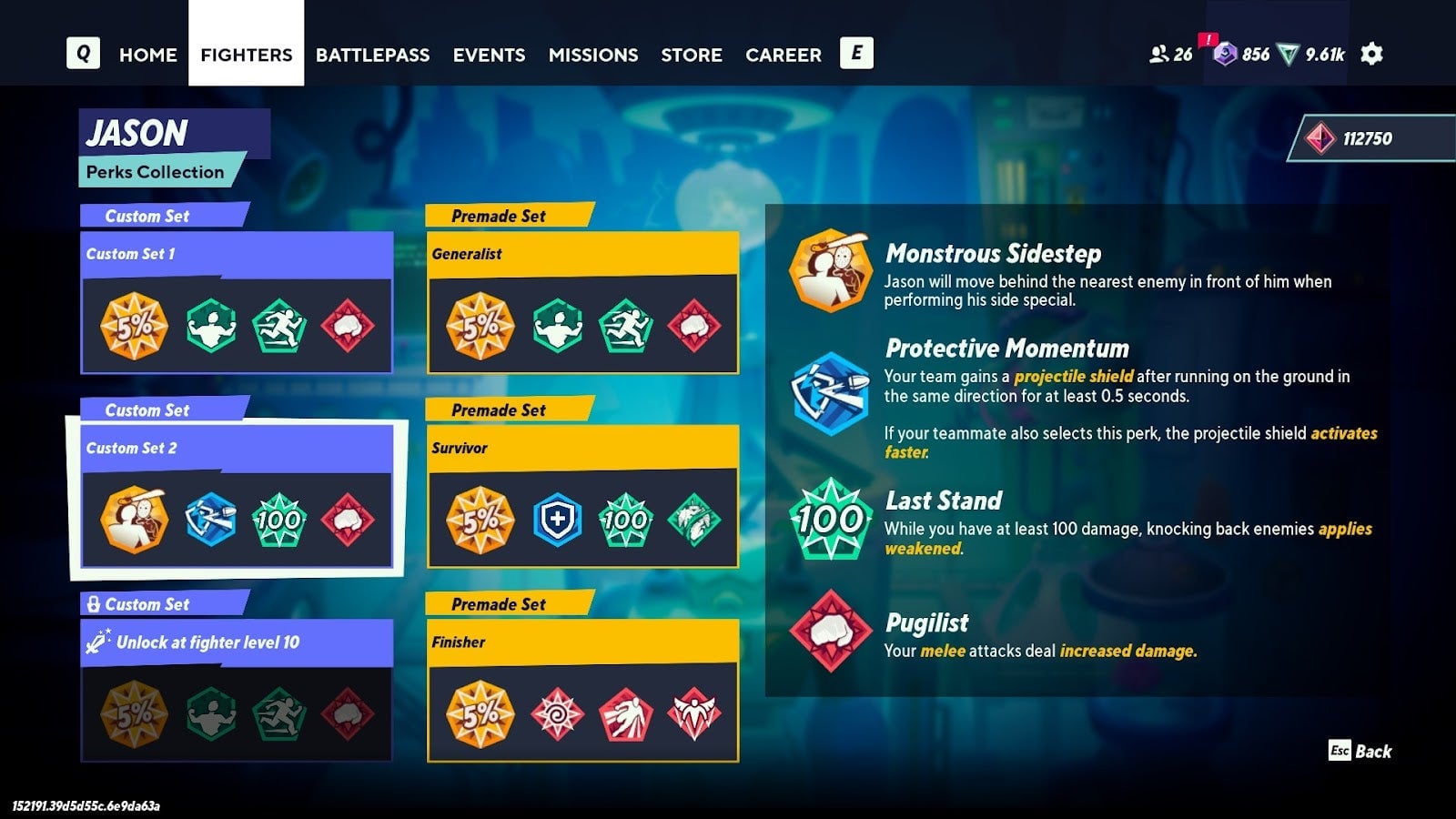Click the perk currency counter showing 112750

coord(1364,139)
